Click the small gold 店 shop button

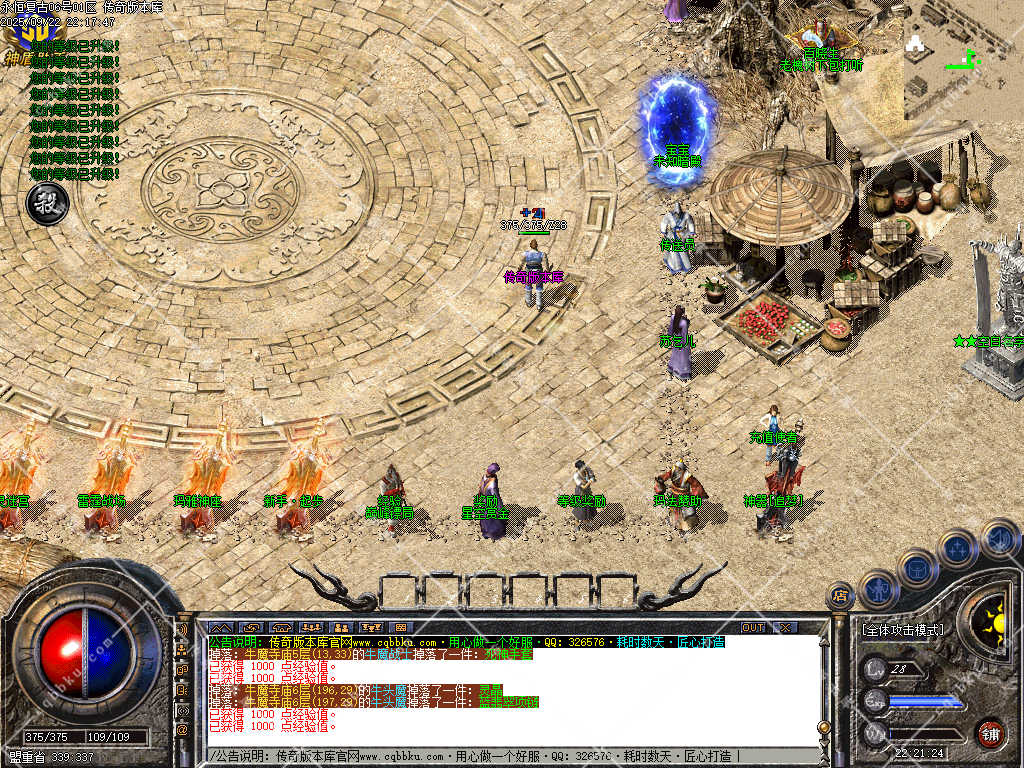[x=840, y=597]
